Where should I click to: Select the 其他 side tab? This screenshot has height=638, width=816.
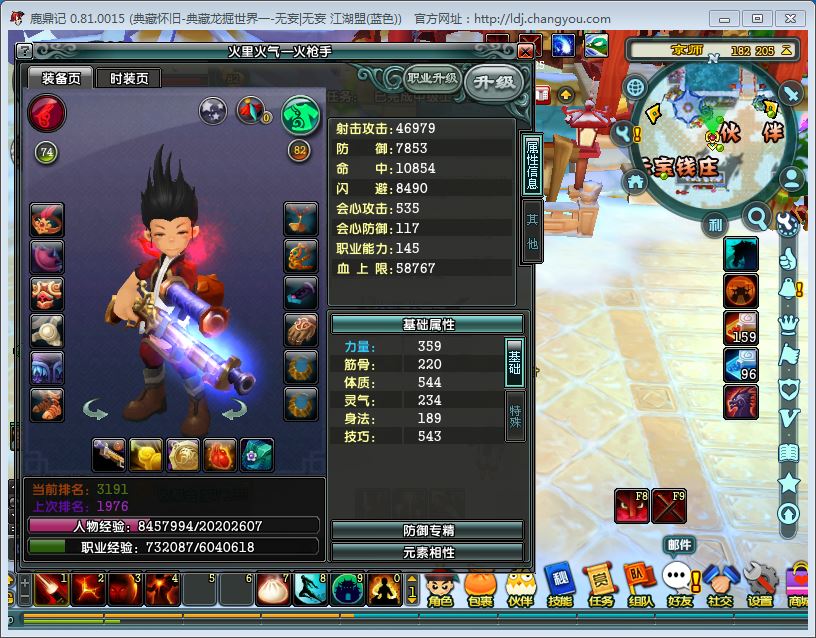[x=532, y=231]
